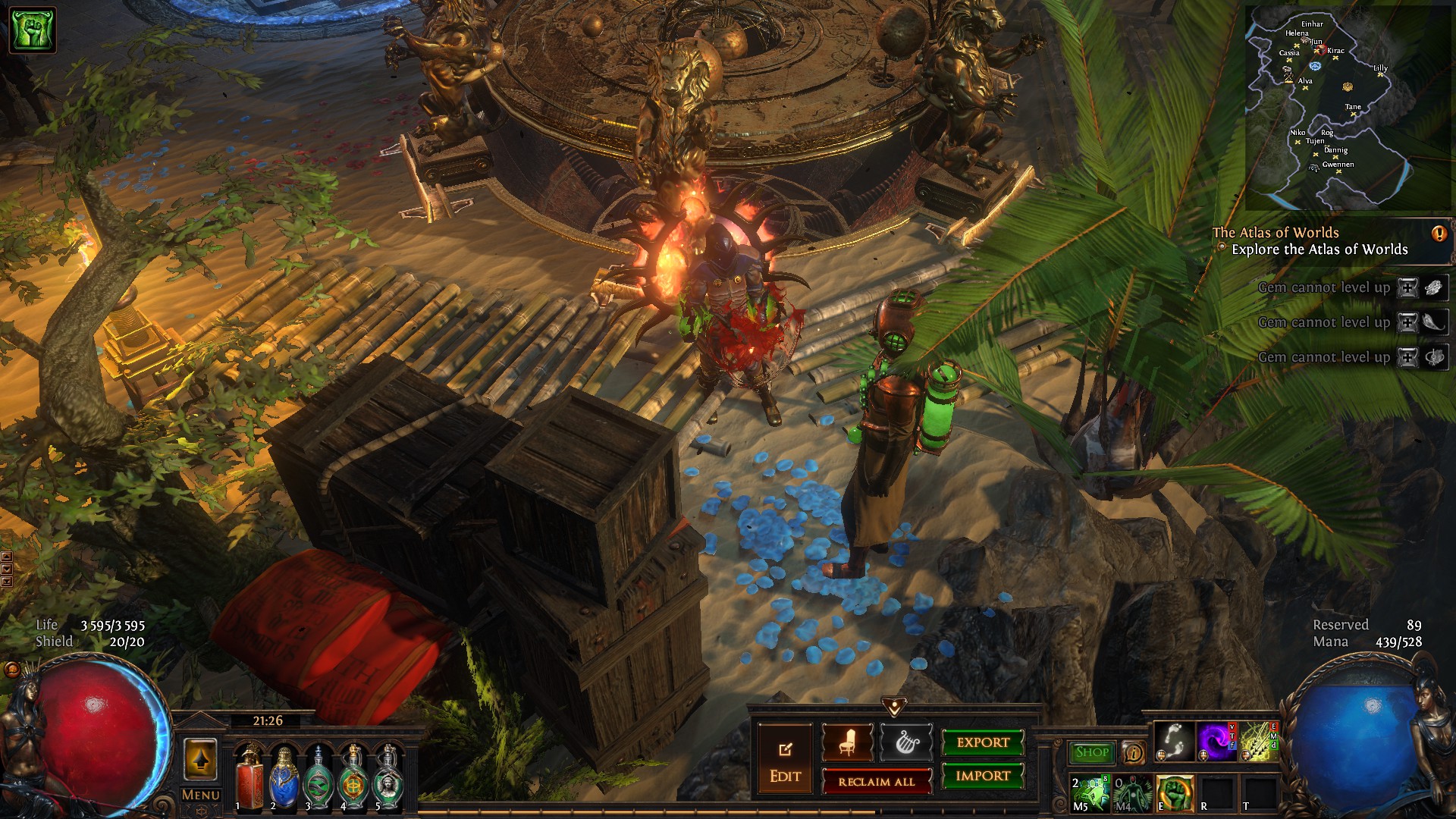Select the yellow lightning arrows skill
Viewport: 1456px width, 819px height.
(1258, 741)
